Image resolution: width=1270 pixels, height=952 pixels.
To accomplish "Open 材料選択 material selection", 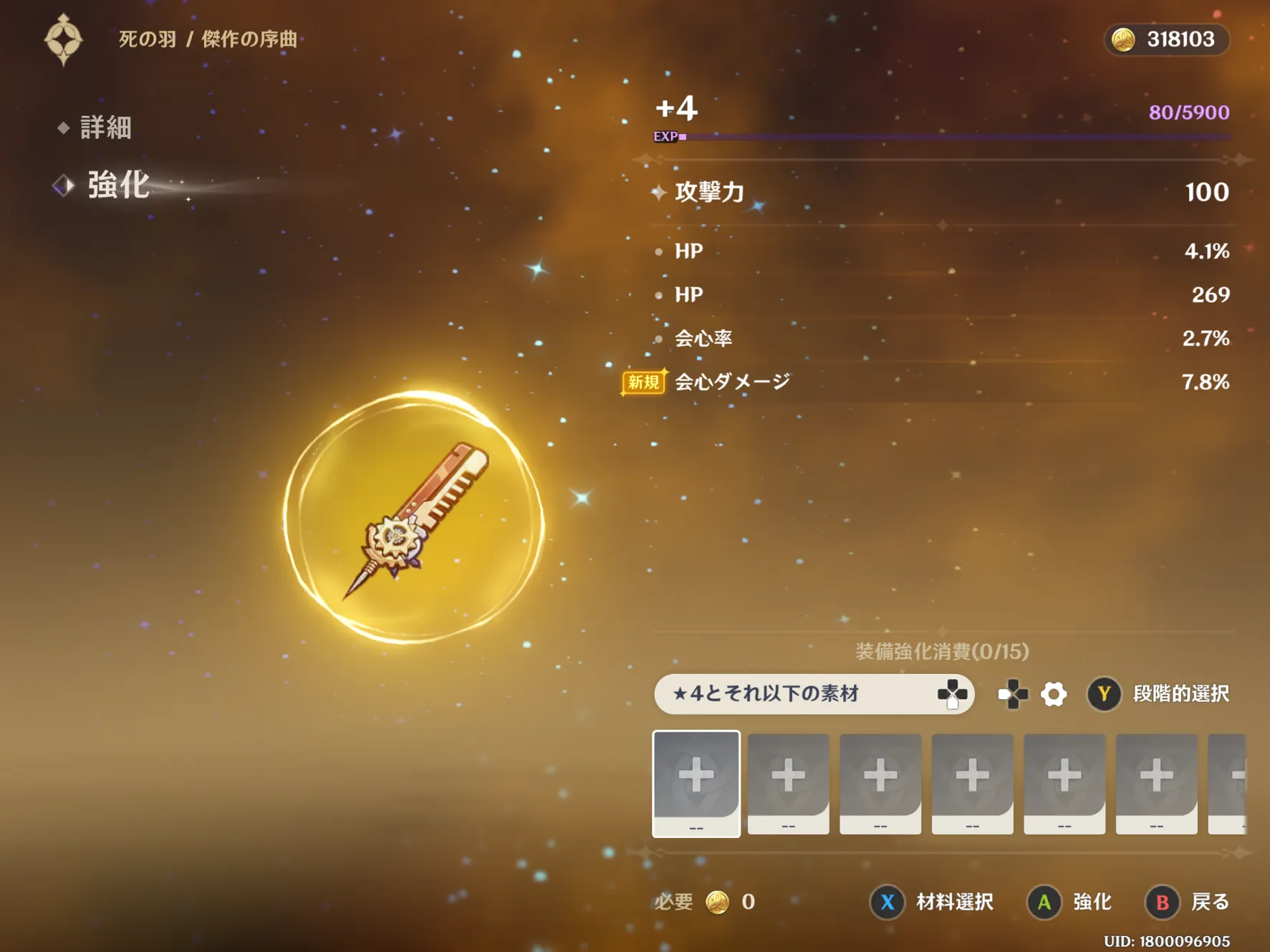I will point(933,902).
